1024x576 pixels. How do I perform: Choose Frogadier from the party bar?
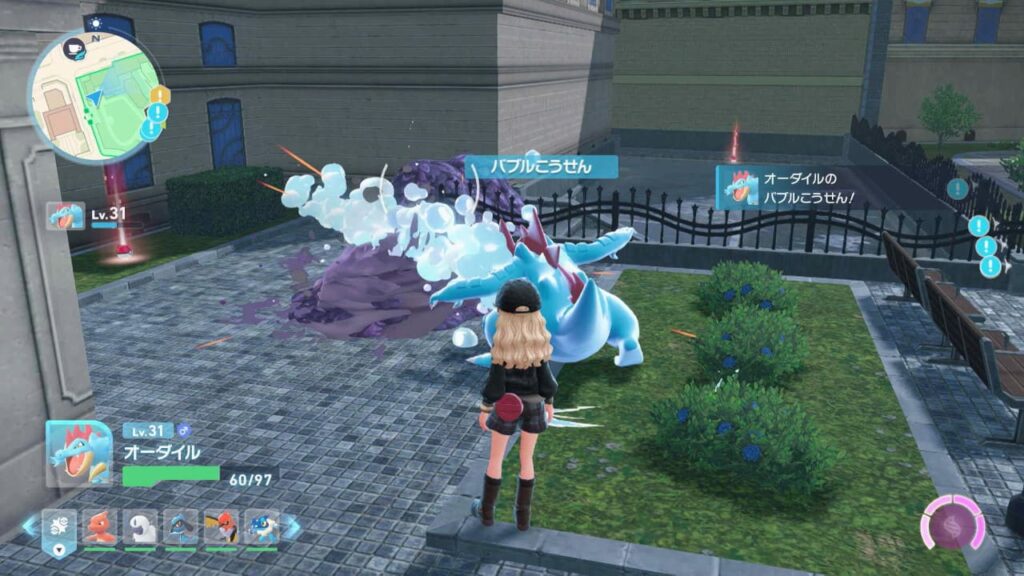tap(262, 527)
